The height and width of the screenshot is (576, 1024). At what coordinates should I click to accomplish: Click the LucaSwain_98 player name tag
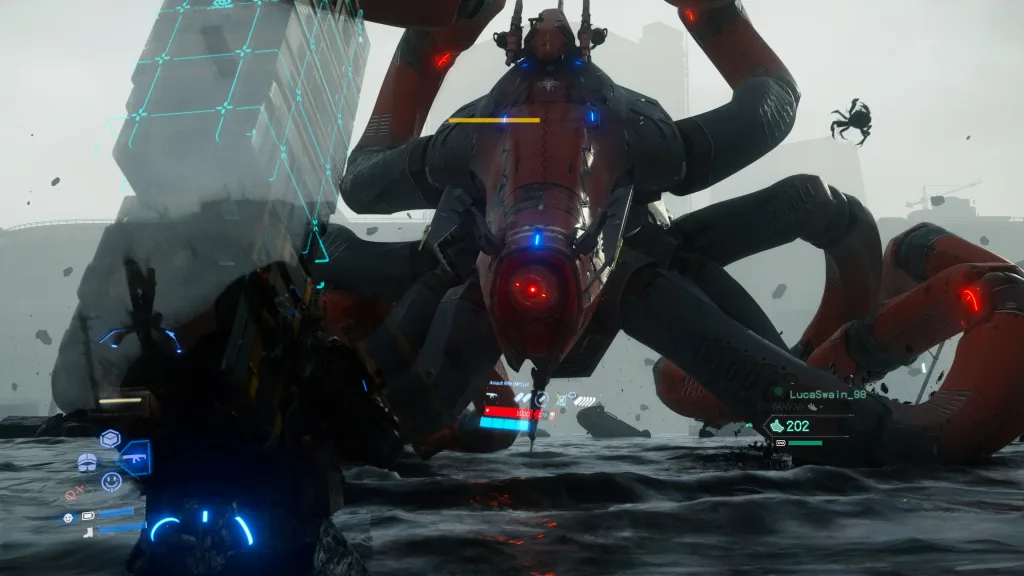(824, 394)
